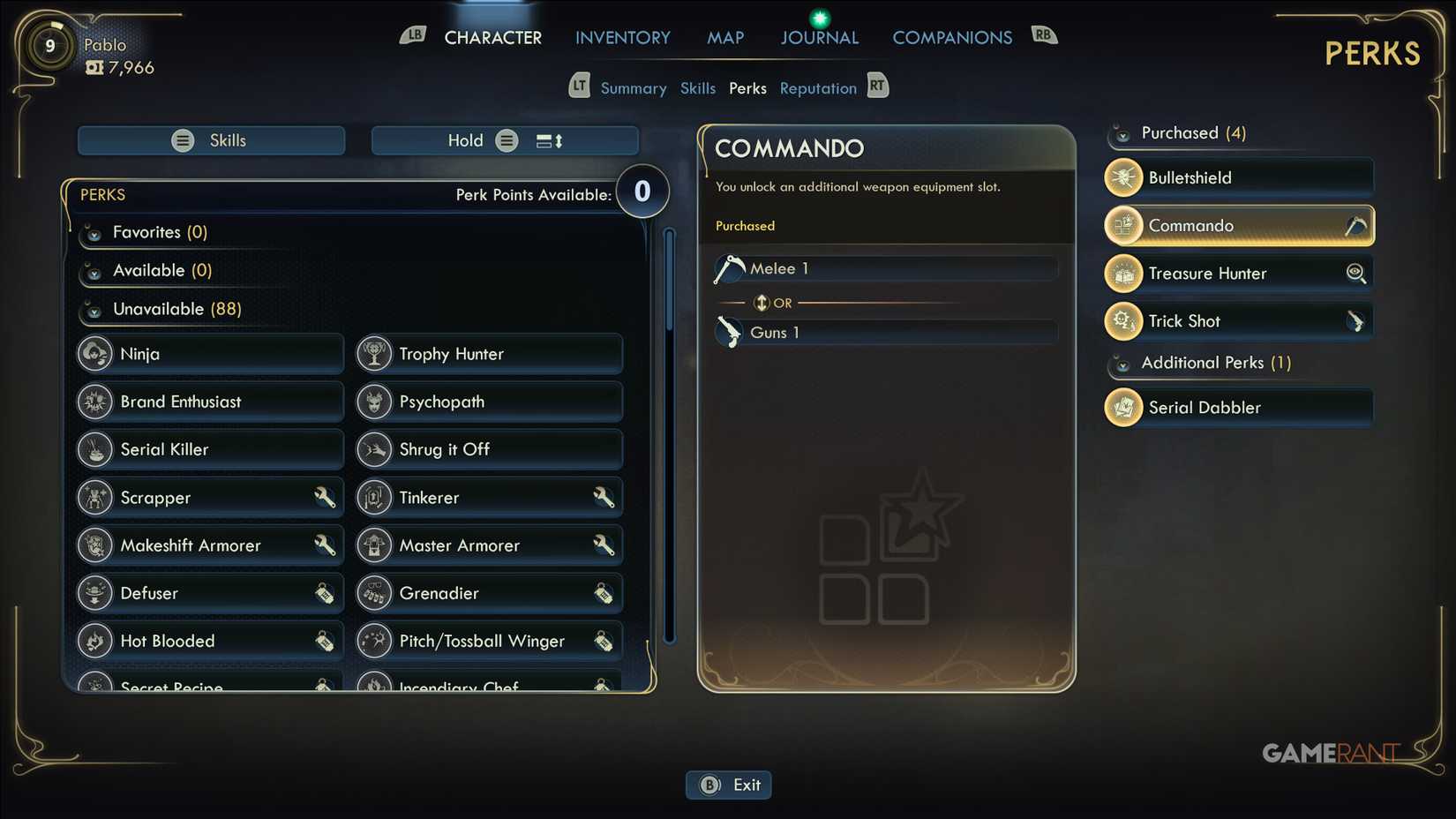Select the Grenadier perk icon
The height and width of the screenshot is (819, 1456).
click(x=374, y=592)
